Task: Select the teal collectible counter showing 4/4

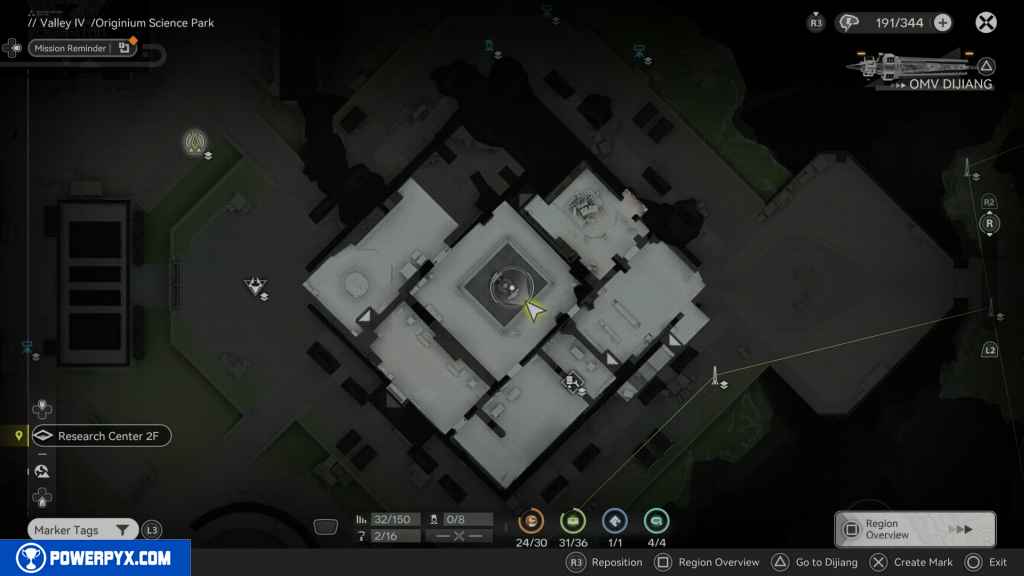Action: coord(656,521)
